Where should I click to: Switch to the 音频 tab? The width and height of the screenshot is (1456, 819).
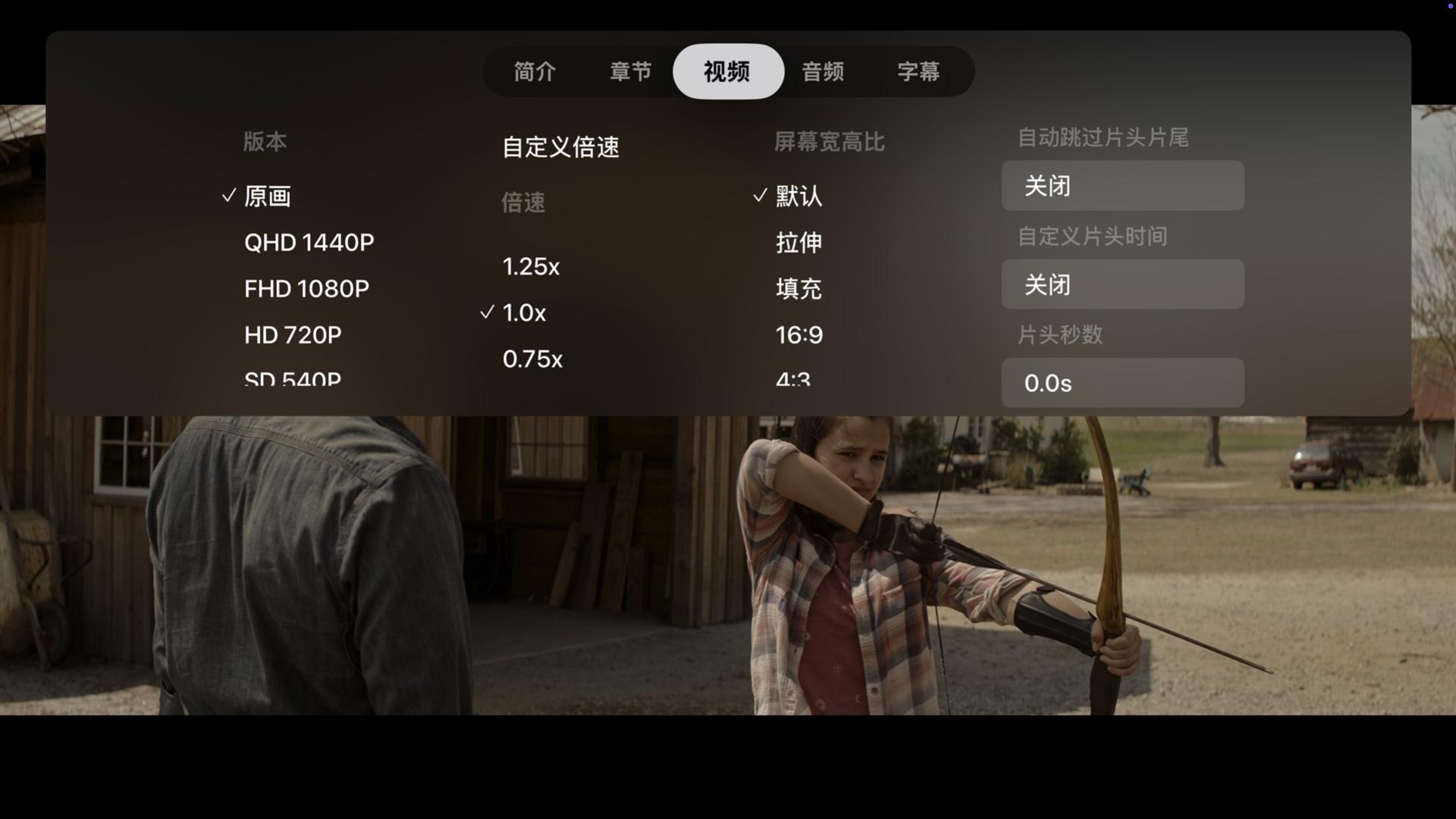pyautogui.click(x=823, y=72)
